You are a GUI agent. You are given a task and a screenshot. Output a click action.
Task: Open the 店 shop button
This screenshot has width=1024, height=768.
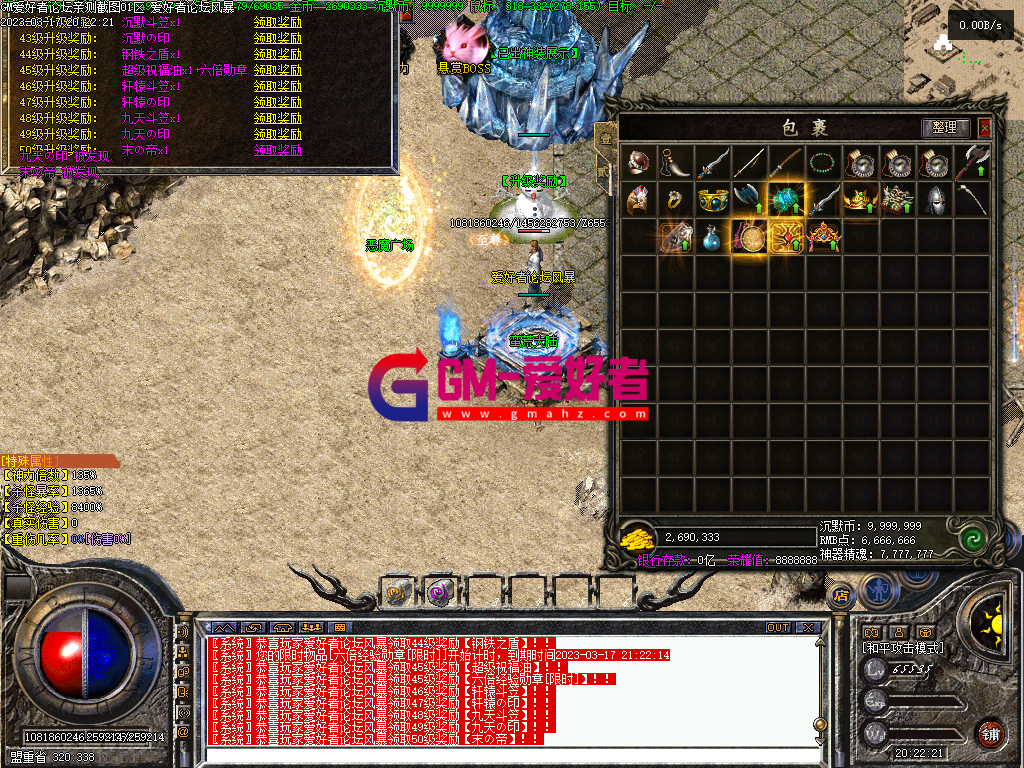pyautogui.click(x=841, y=596)
